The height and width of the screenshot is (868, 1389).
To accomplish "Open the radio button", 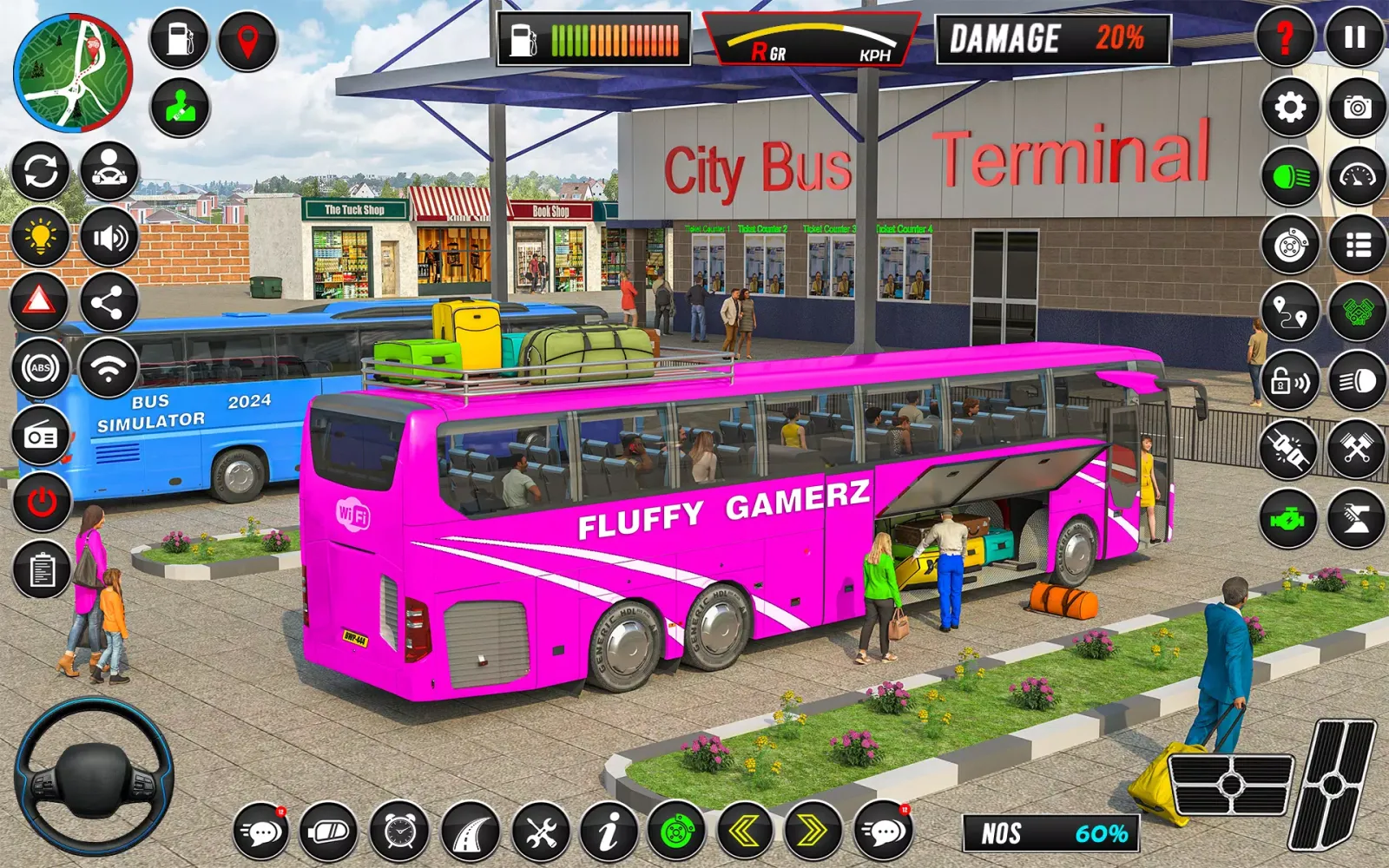I will click(x=41, y=436).
